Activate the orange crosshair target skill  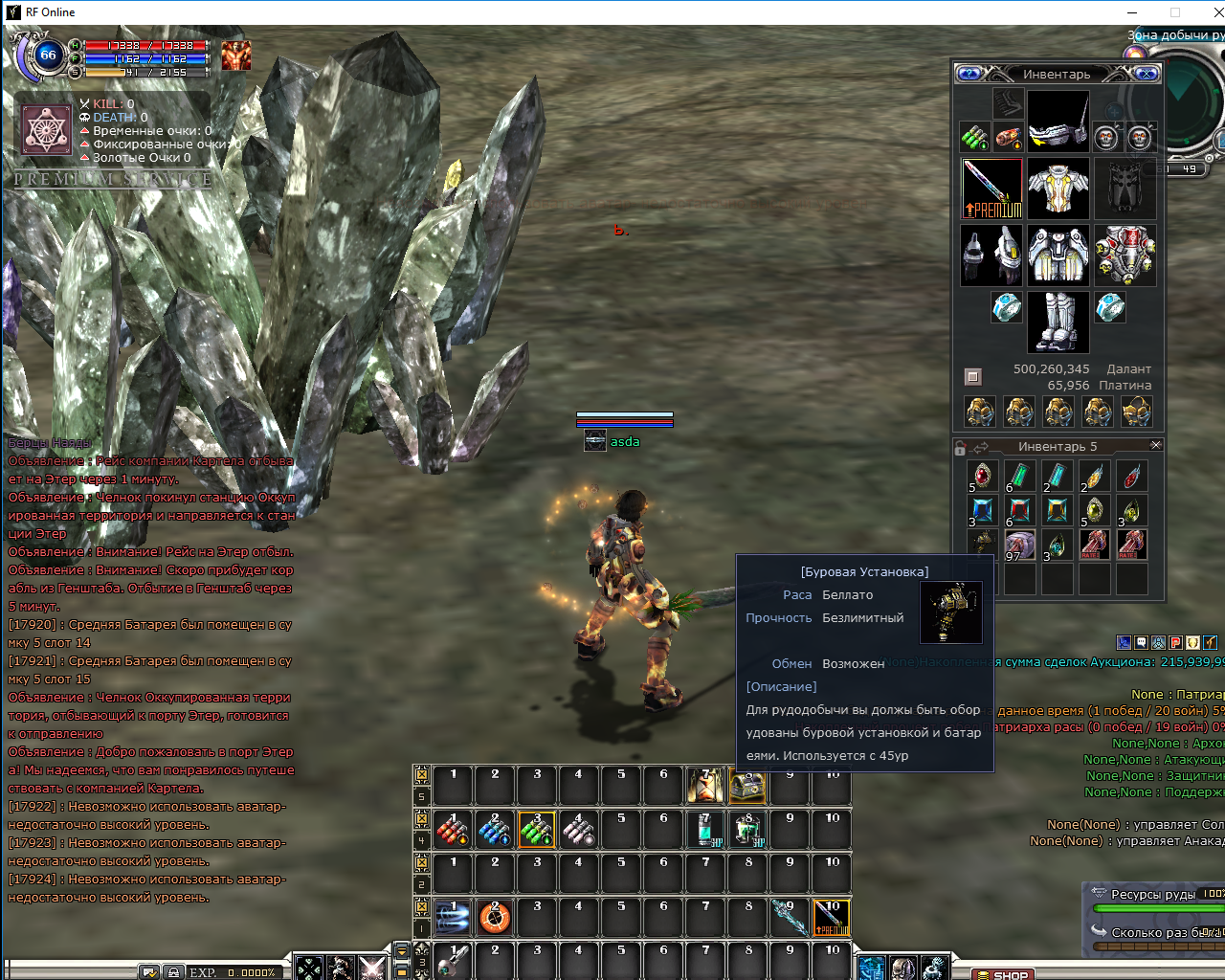pyautogui.click(x=495, y=918)
